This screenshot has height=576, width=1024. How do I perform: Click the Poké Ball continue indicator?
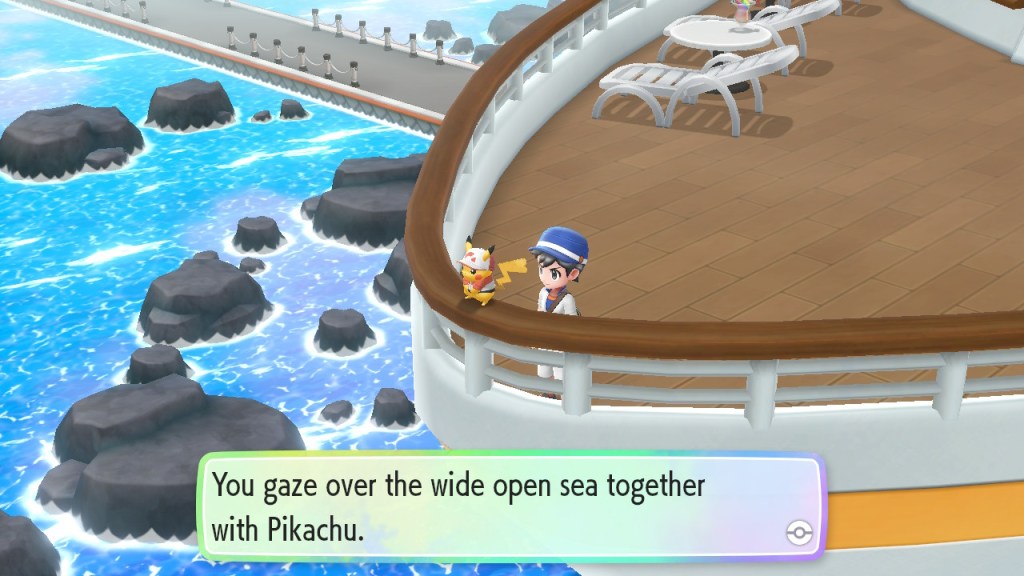(x=798, y=533)
